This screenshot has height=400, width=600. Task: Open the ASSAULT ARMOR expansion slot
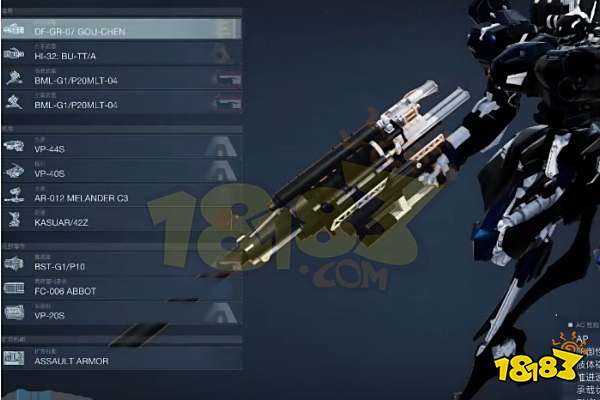point(120,358)
